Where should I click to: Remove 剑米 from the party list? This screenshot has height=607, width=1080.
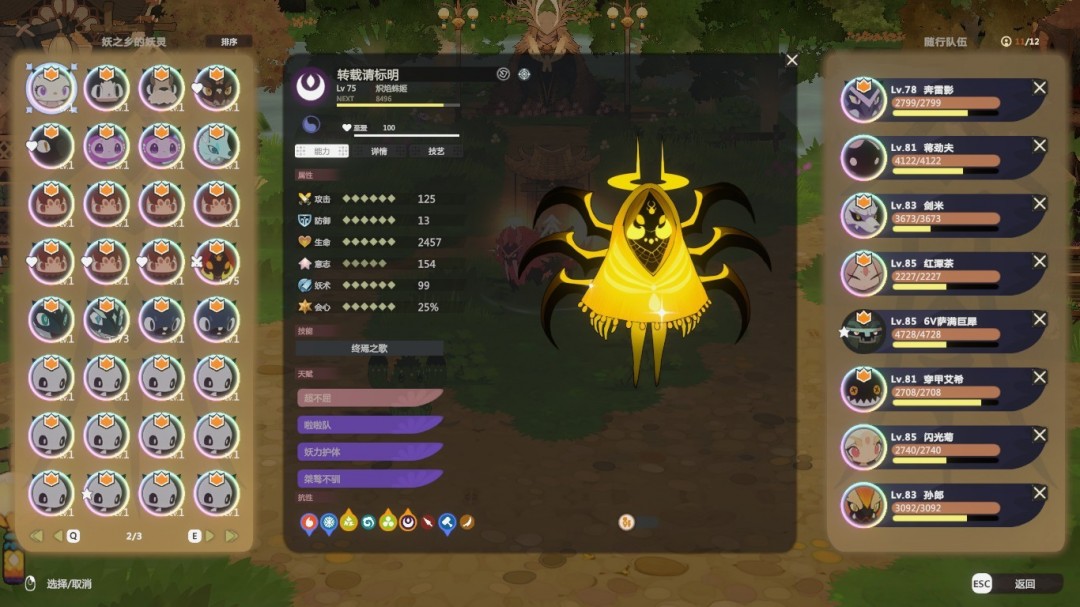(x=1039, y=204)
